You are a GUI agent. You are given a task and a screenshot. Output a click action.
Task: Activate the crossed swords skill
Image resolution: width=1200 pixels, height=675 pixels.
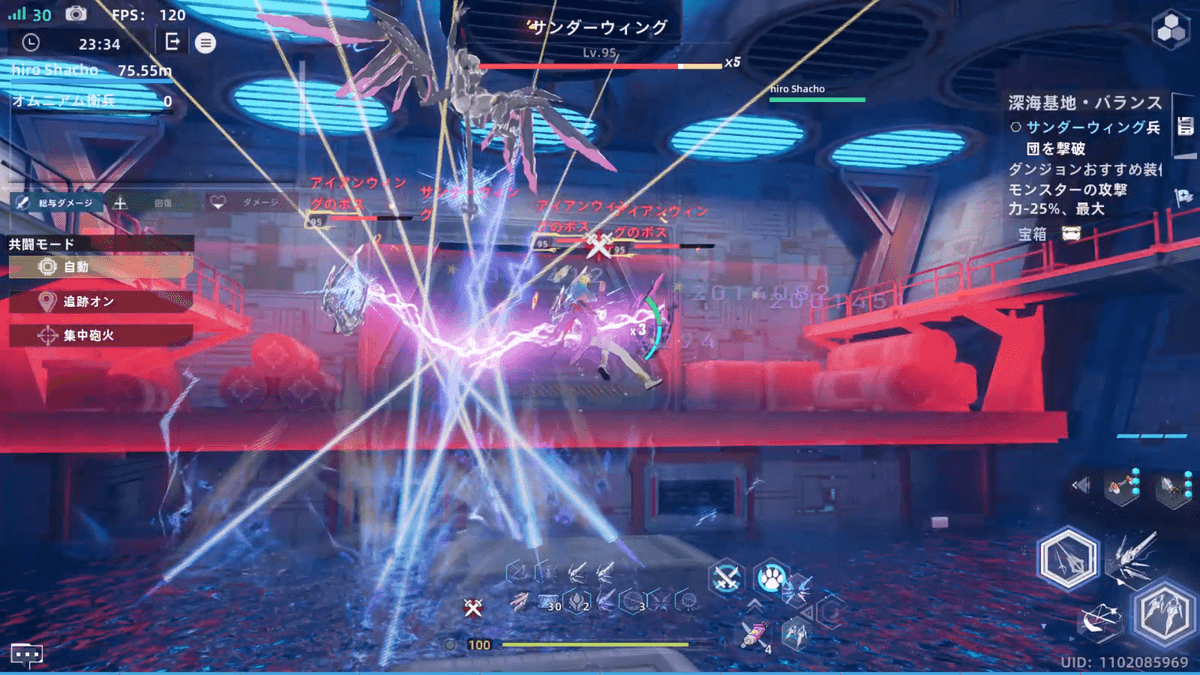point(726,578)
